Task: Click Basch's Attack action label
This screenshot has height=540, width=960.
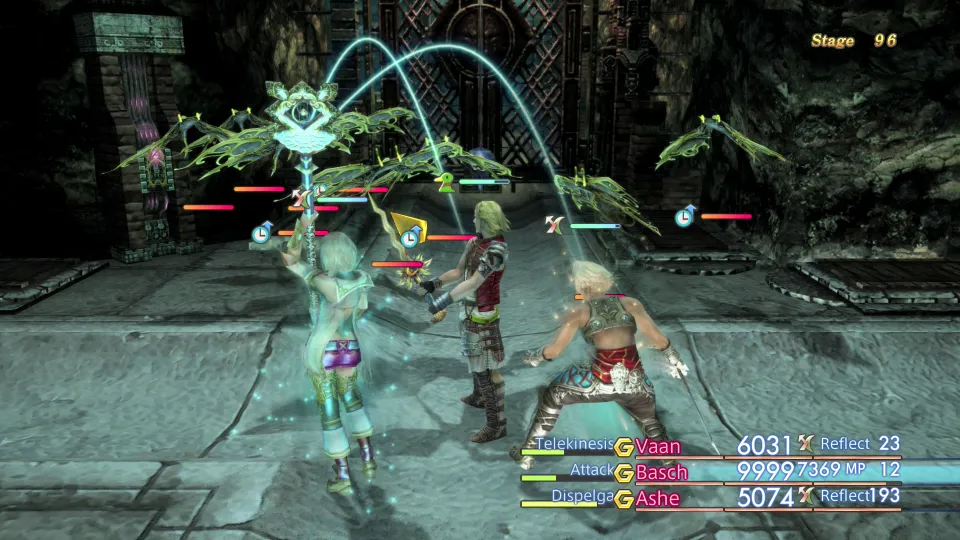Action: (590, 468)
